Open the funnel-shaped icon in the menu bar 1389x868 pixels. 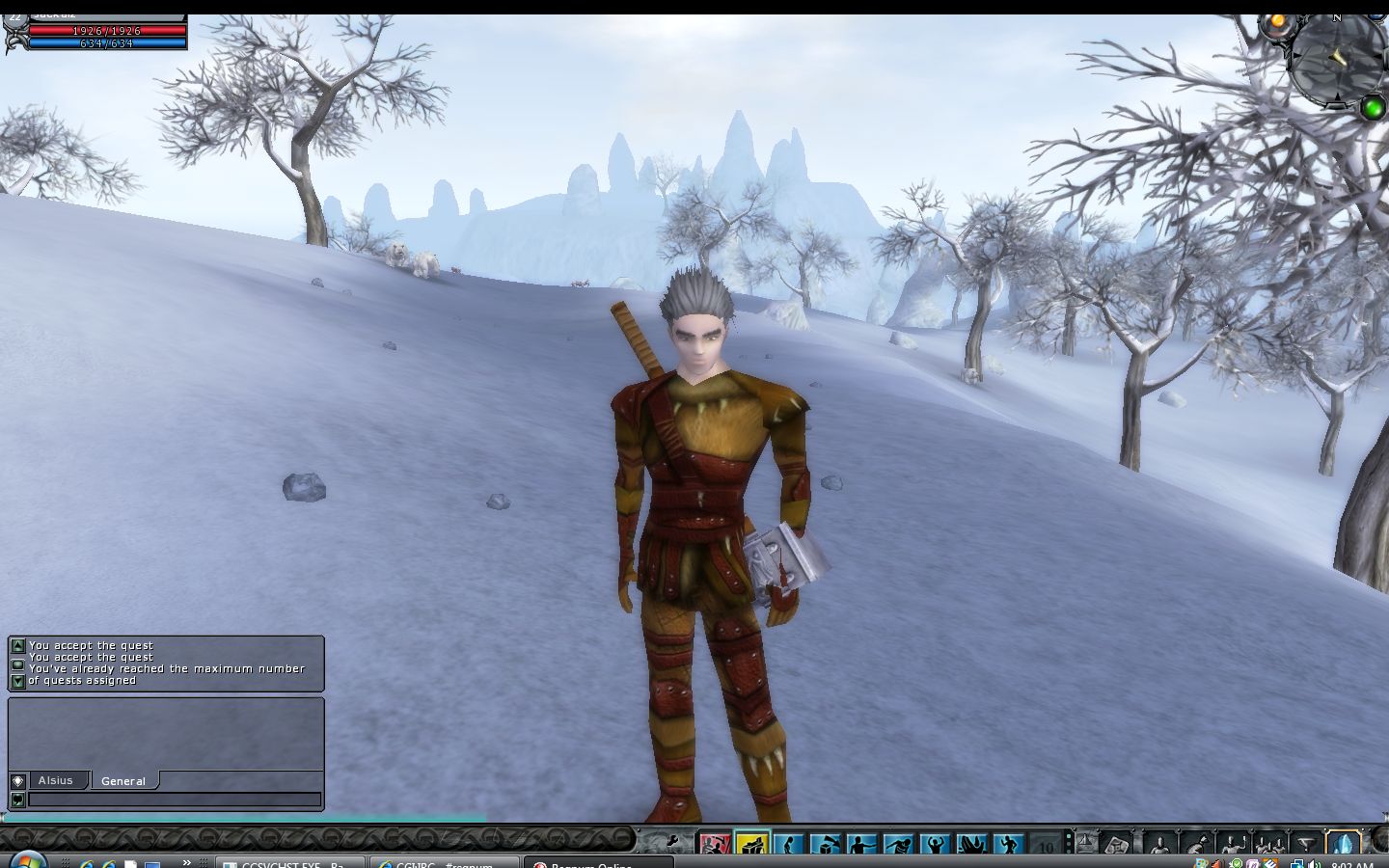point(1307,845)
